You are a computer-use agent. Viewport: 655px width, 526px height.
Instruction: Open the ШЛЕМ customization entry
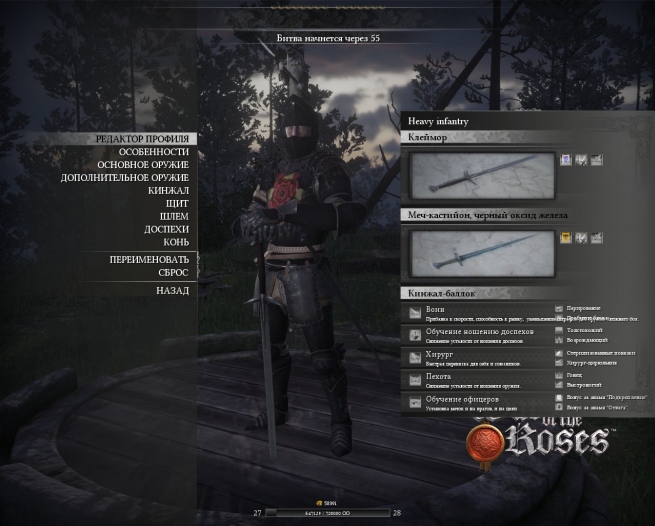[173, 216]
